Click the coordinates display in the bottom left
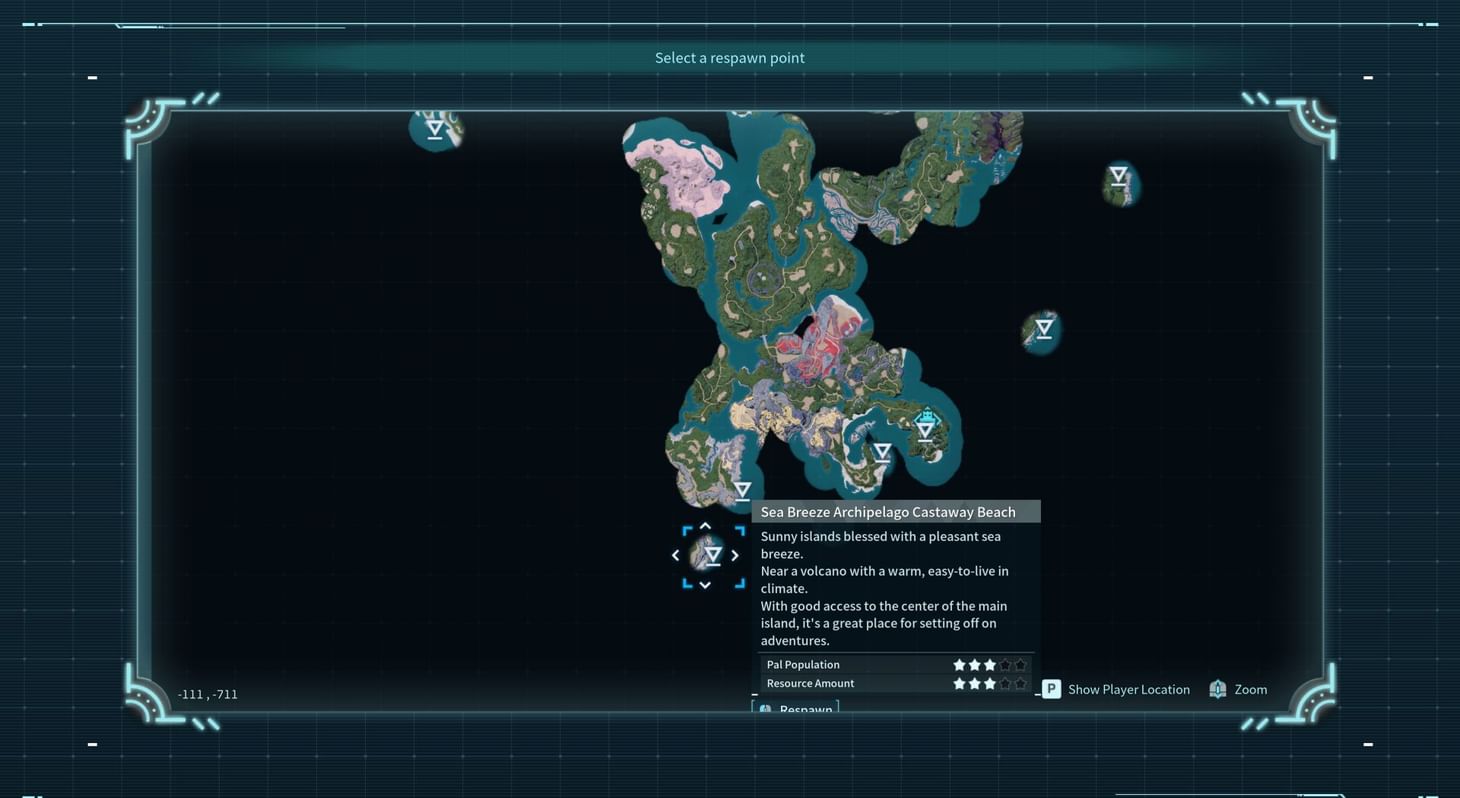1460x798 pixels. coord(207,693)
